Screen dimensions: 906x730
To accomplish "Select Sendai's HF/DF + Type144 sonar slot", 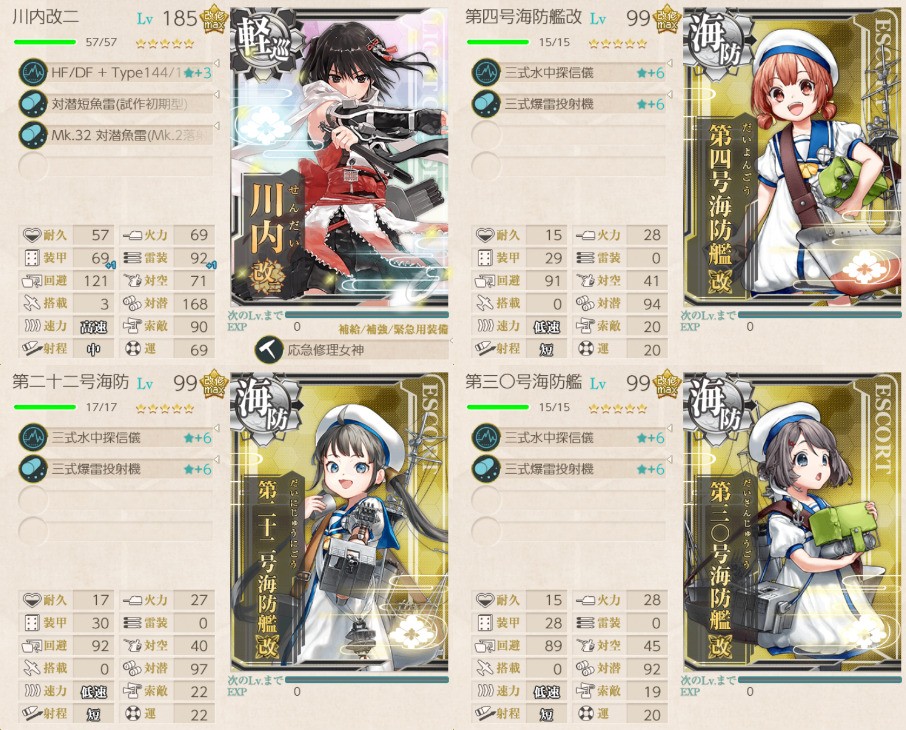I will click(120, 72).
